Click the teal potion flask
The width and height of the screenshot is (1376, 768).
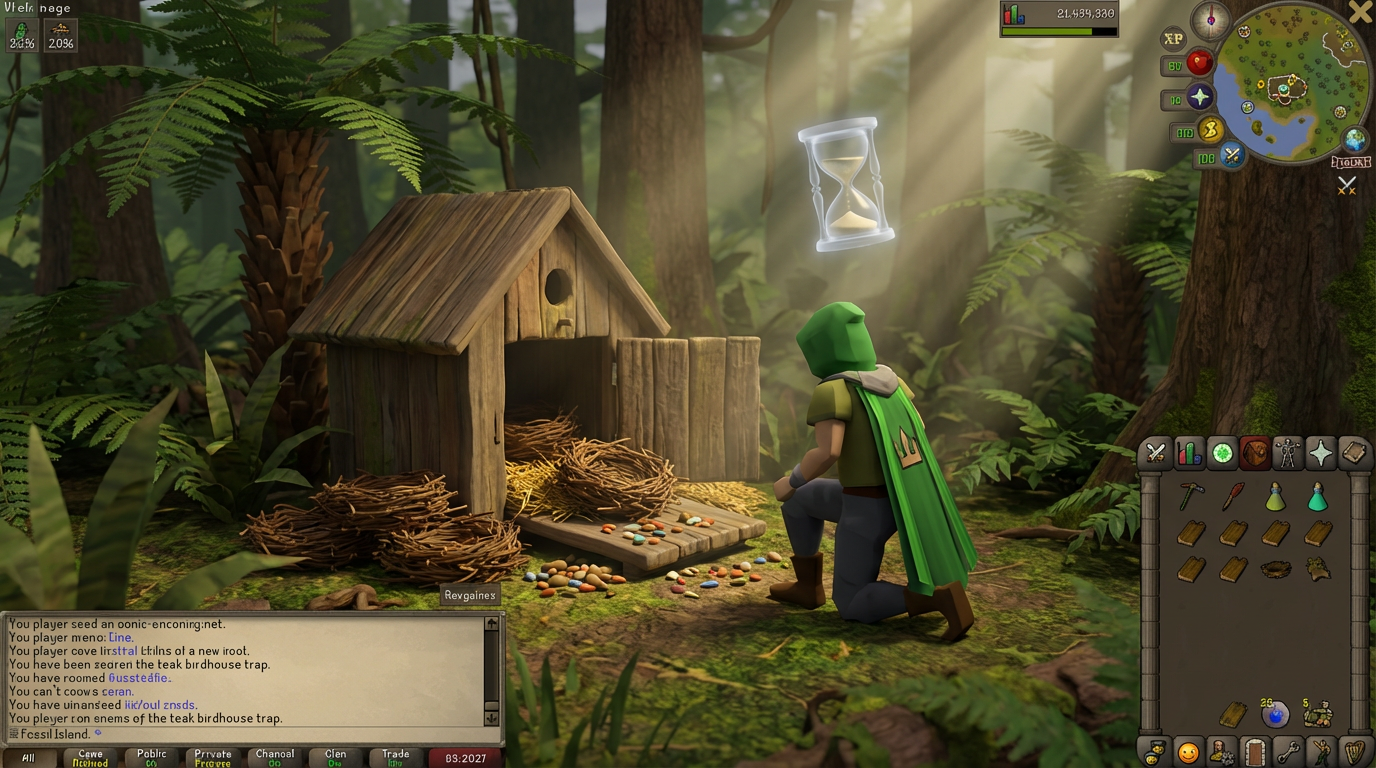pyautogui.click(x=1317, y=497)
